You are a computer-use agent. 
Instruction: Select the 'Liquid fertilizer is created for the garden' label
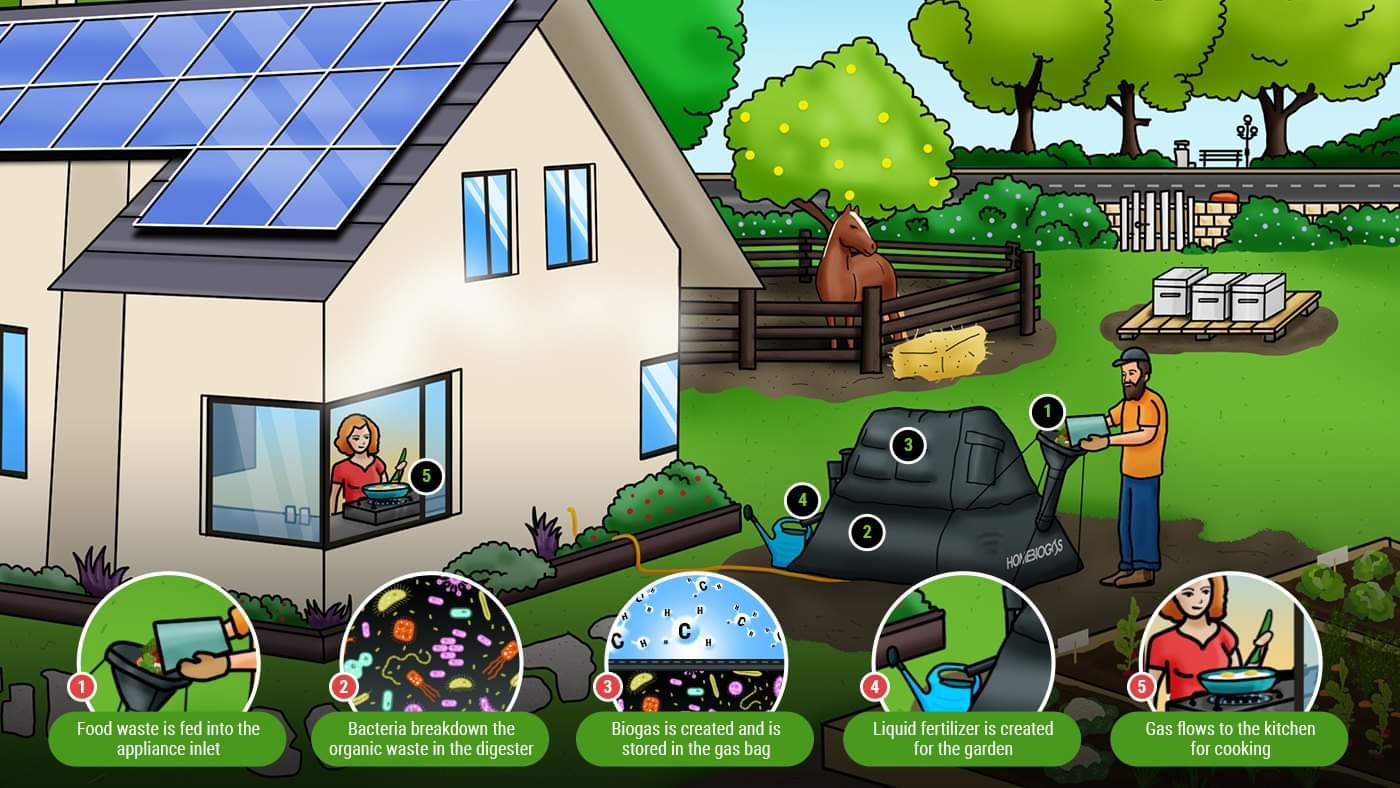click(961, 738)
